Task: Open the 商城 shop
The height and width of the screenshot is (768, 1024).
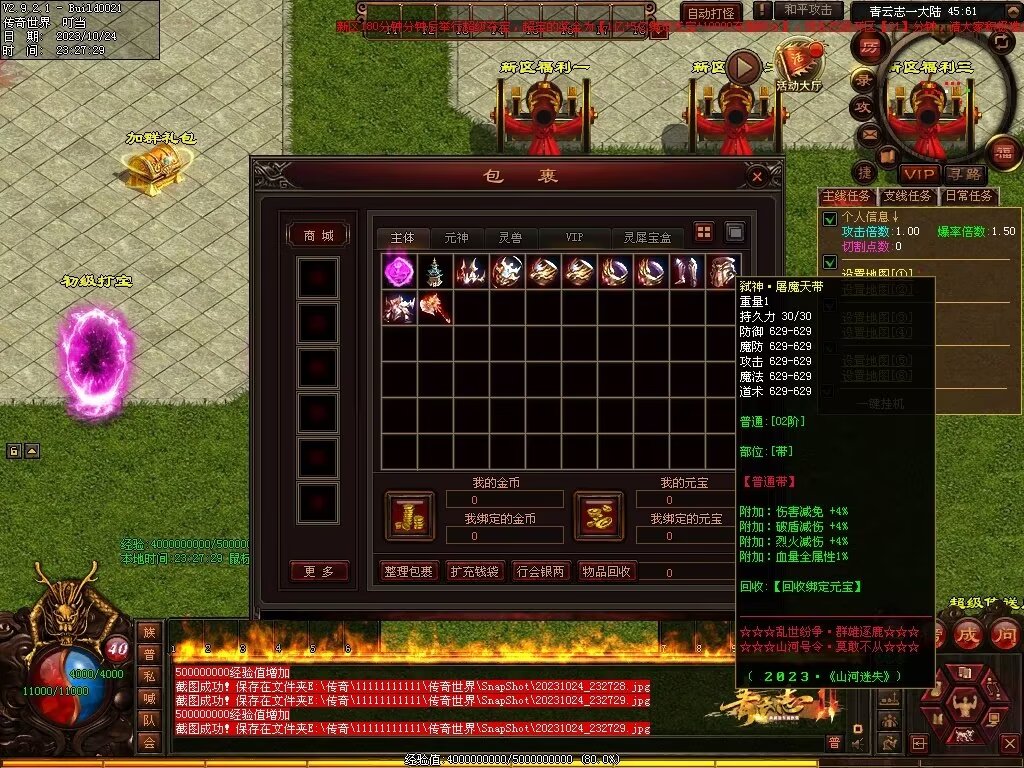Action: (318, 235)
